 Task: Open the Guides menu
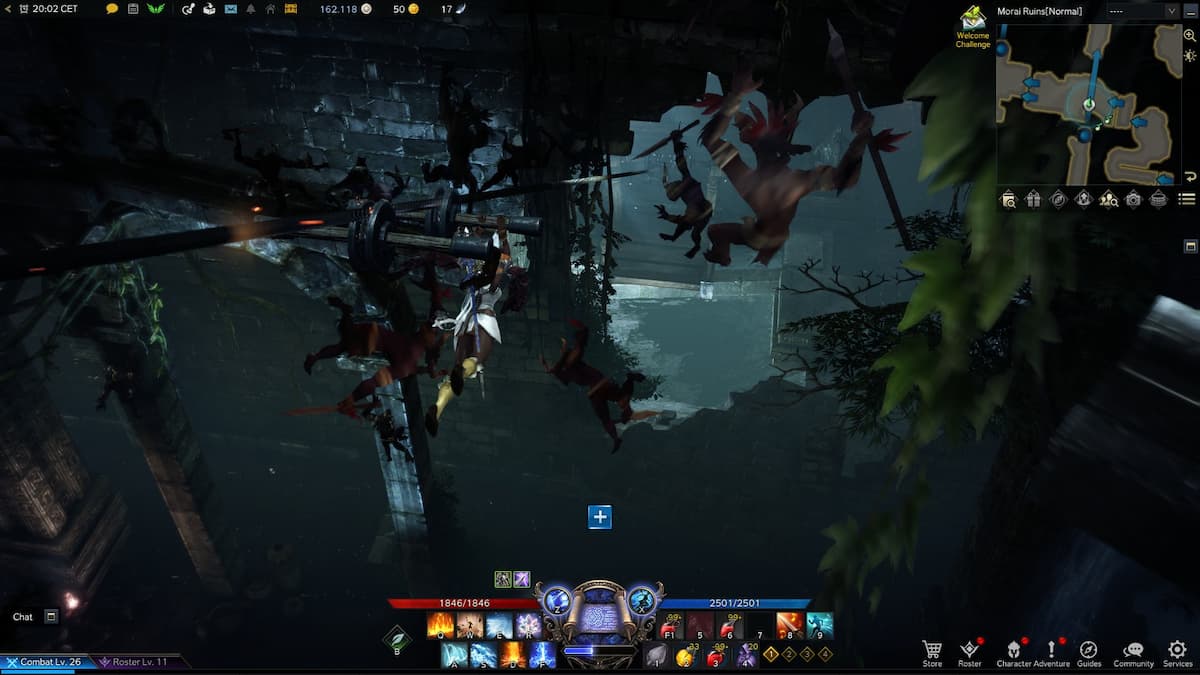1088,652
